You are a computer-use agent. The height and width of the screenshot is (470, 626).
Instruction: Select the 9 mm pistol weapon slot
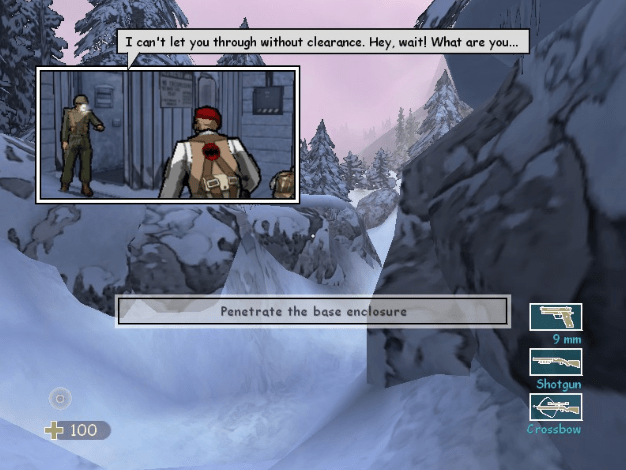[x=555, y=316]
